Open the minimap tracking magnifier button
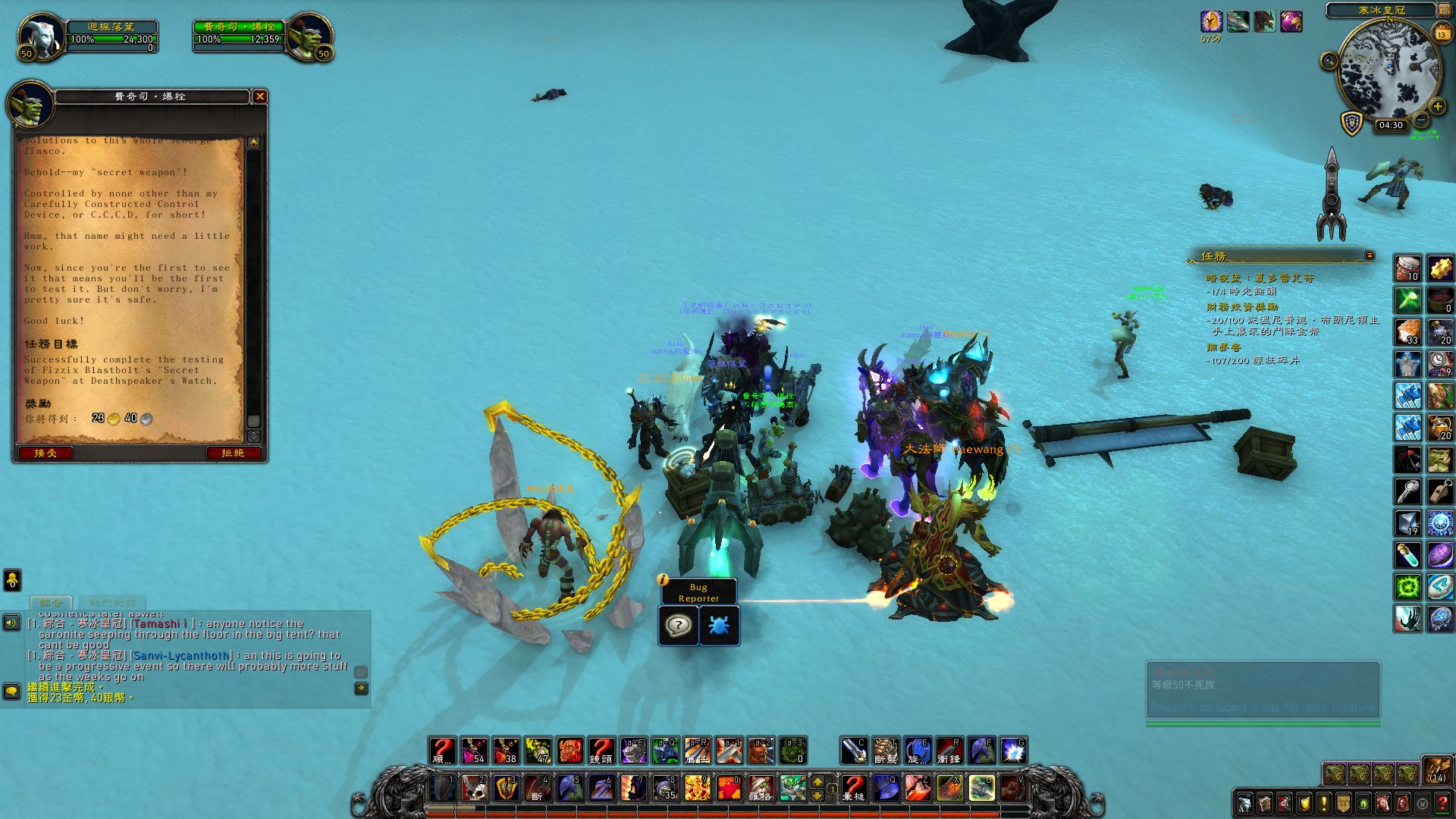This screenshot has width=1456, height=819. point(1329,61)
